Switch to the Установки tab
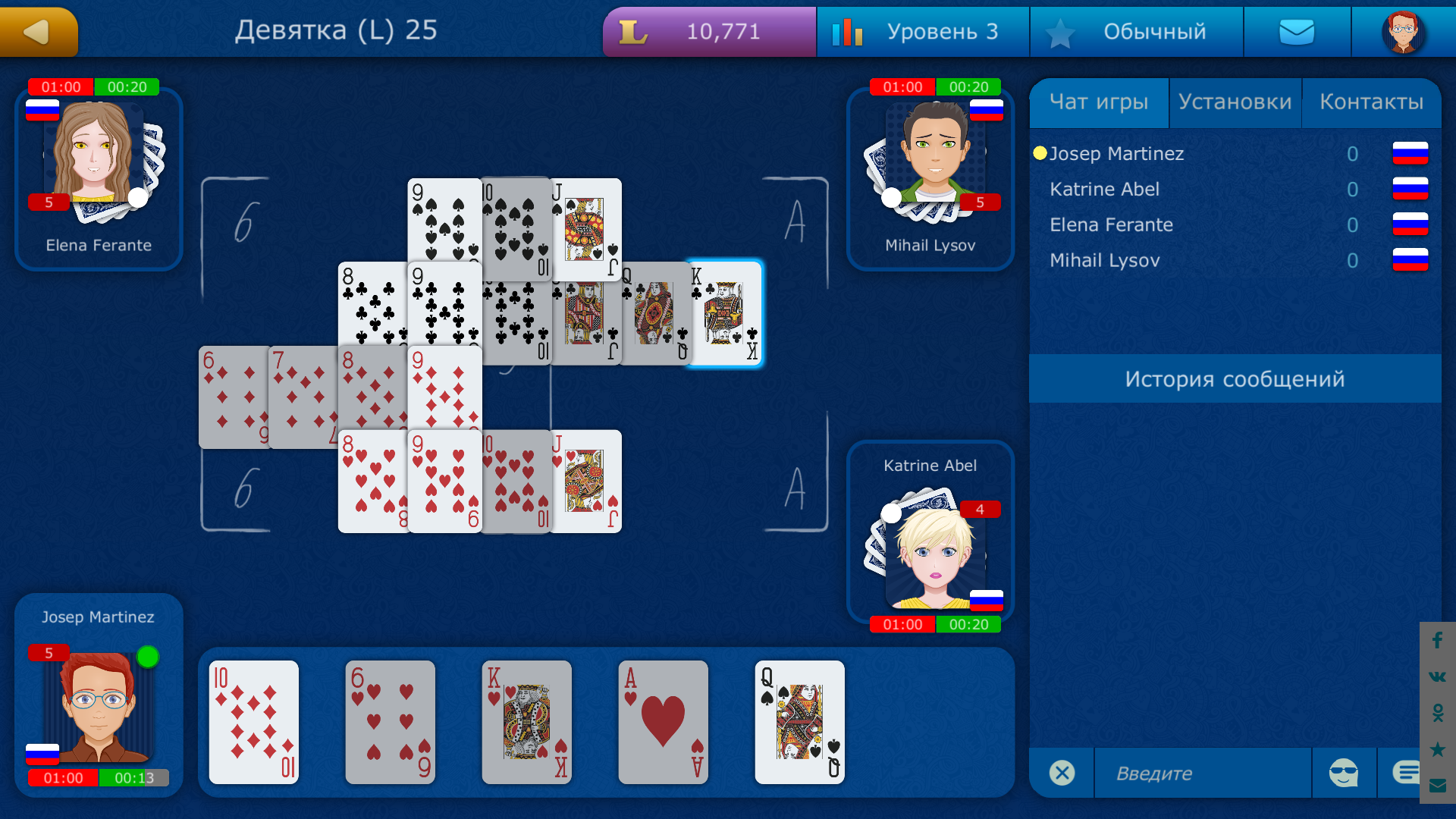 click(1235, 102)
